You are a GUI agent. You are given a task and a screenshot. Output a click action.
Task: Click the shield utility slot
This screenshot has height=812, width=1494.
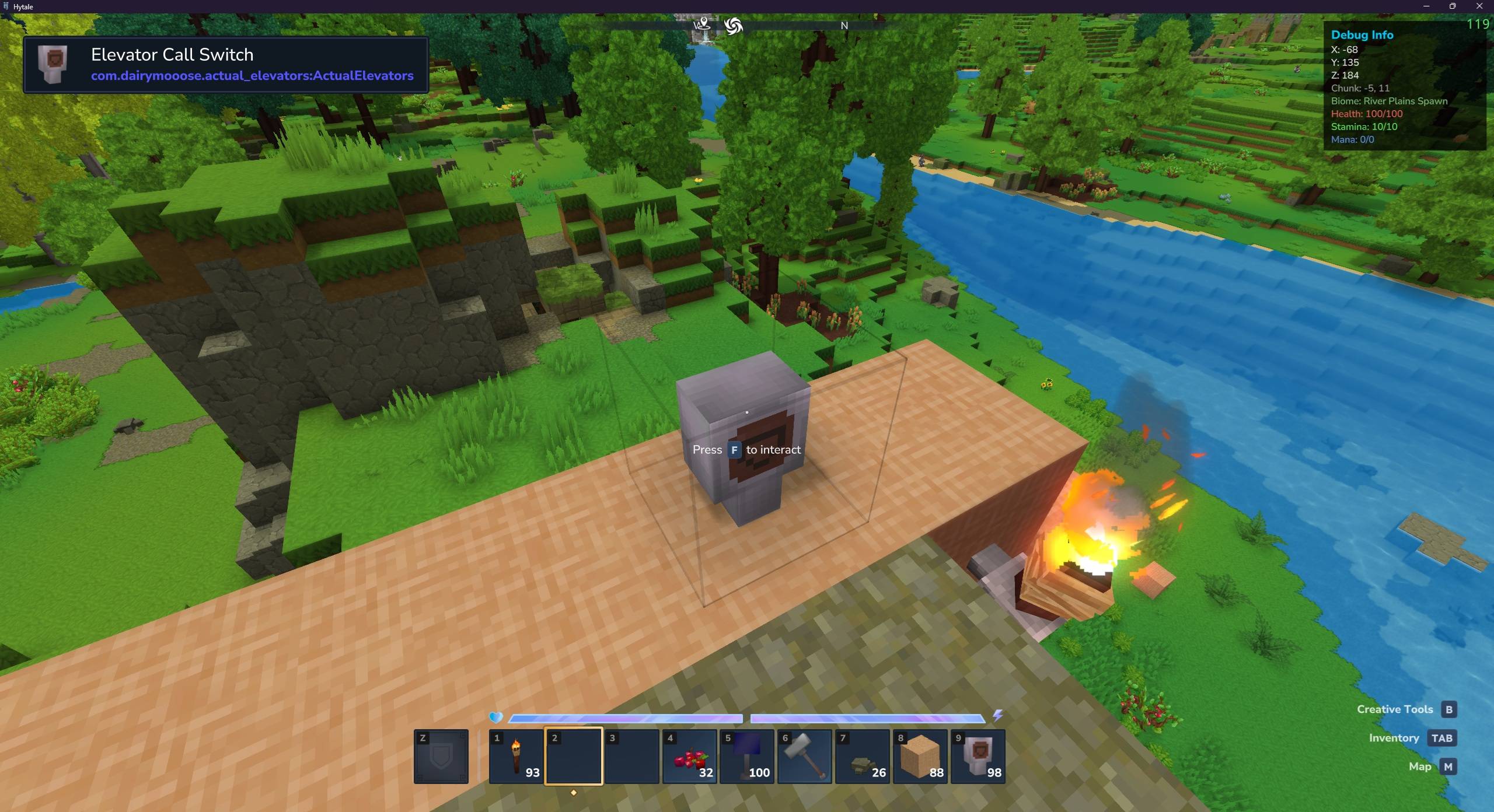pyautogui.click(x=441, y=756)
